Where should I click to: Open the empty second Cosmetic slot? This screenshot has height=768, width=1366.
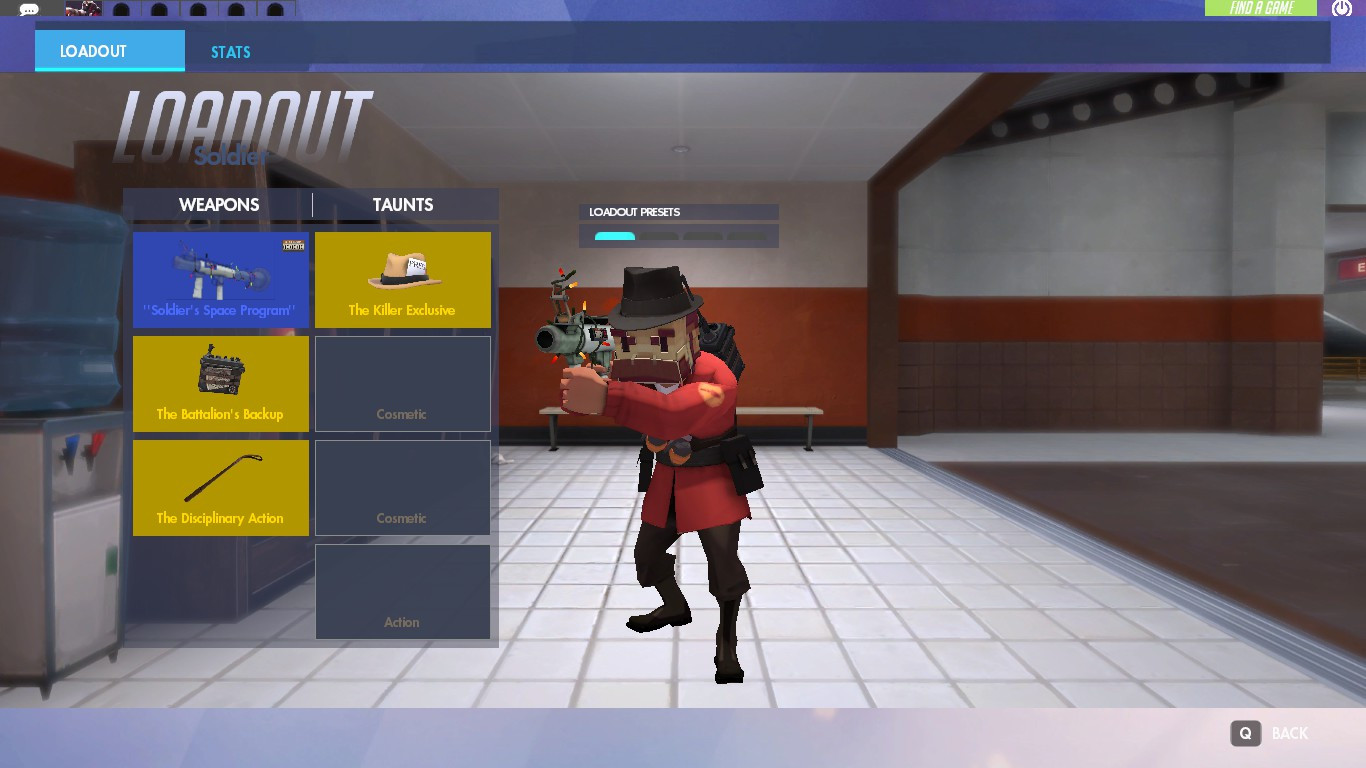(x=402, y=383)
